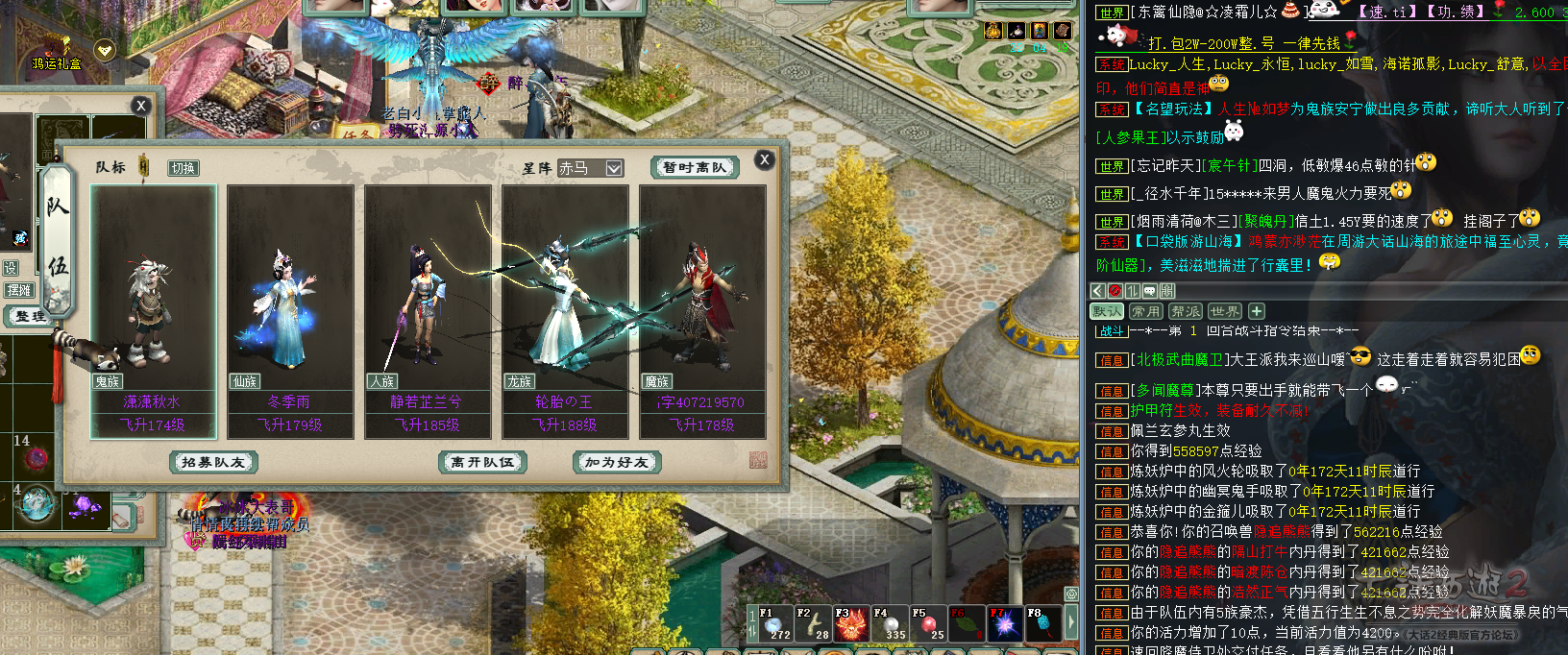The width and height of the screenshot is (1568, 655).
Task: Leave the team with 离开队伍 button
Action: tap(482, 462)
